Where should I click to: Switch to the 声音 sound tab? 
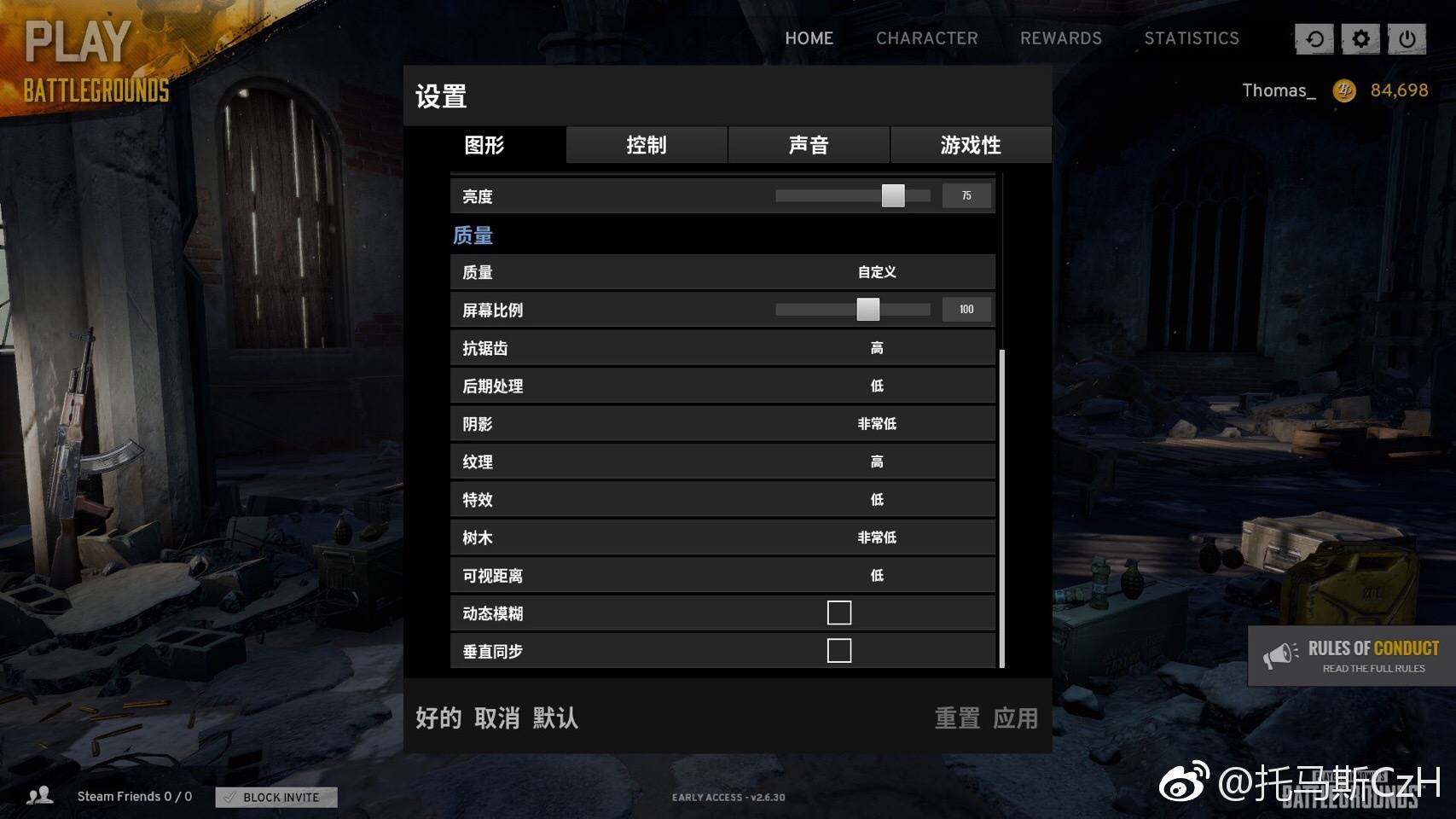pyautogui.click(x=808, y=145)
